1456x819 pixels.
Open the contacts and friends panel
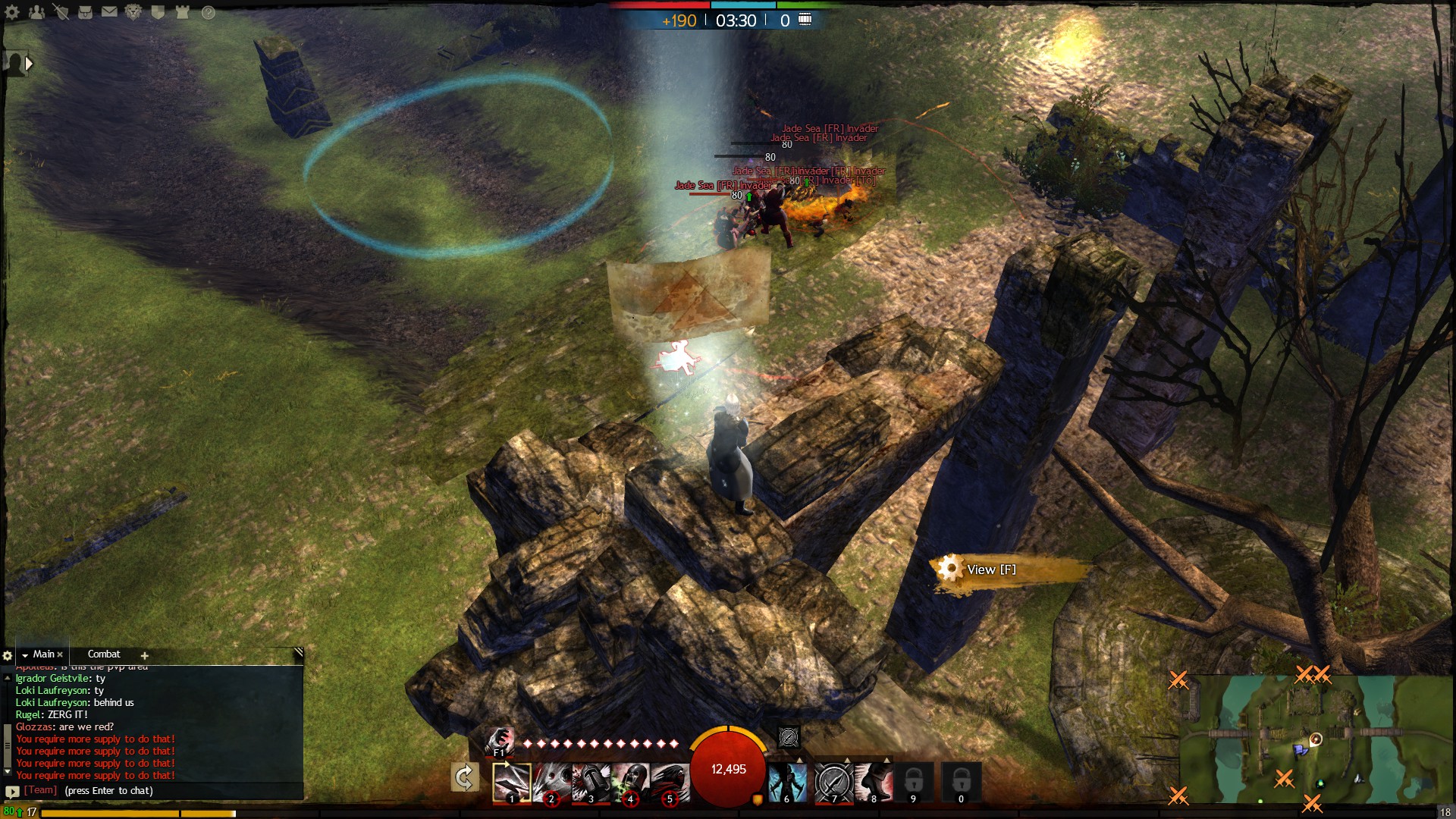click(36, 12)
